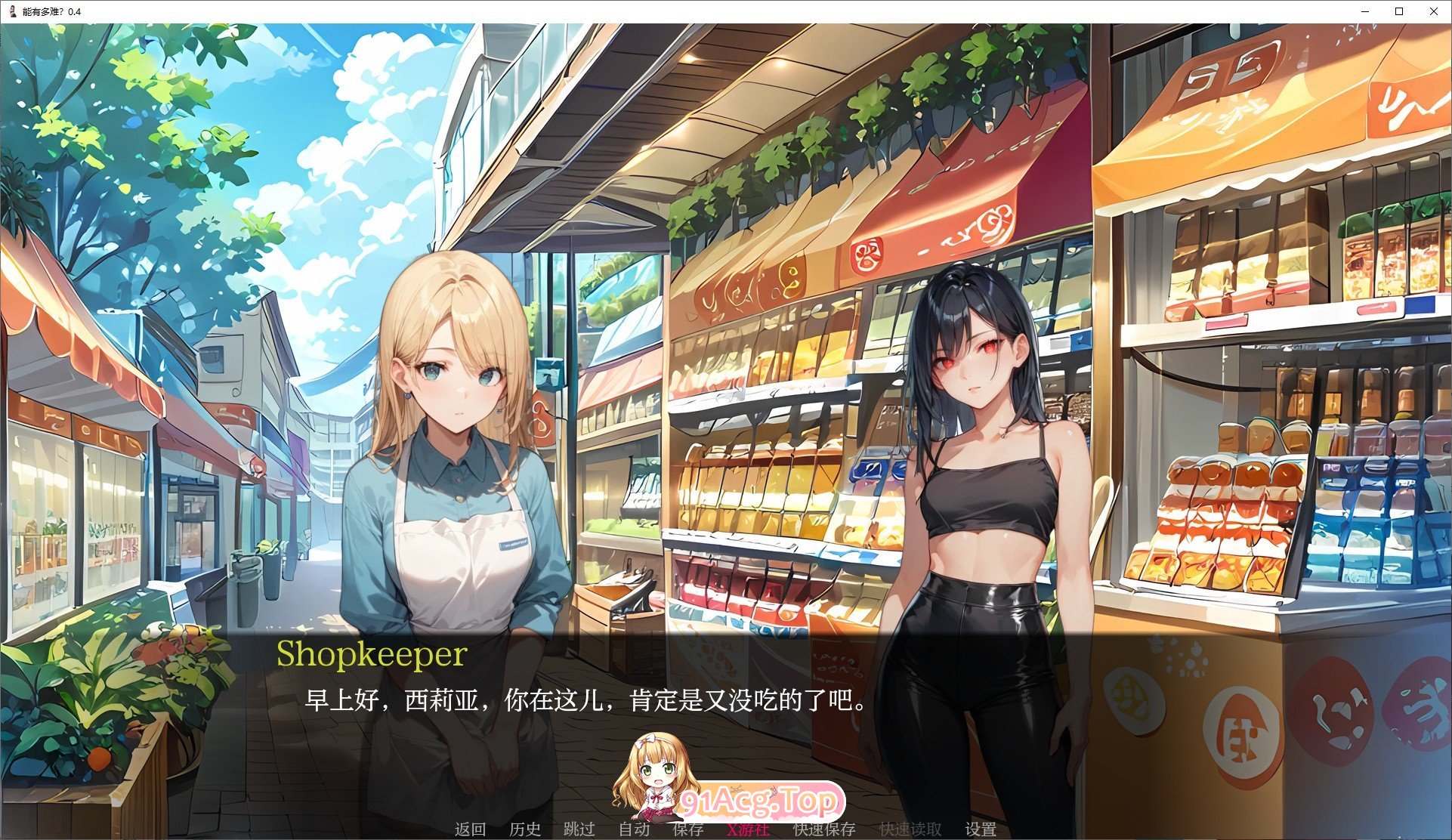Screen dimensions: 1452x840
Task: Click the pink X游社 link
Action: pos(748,829)
